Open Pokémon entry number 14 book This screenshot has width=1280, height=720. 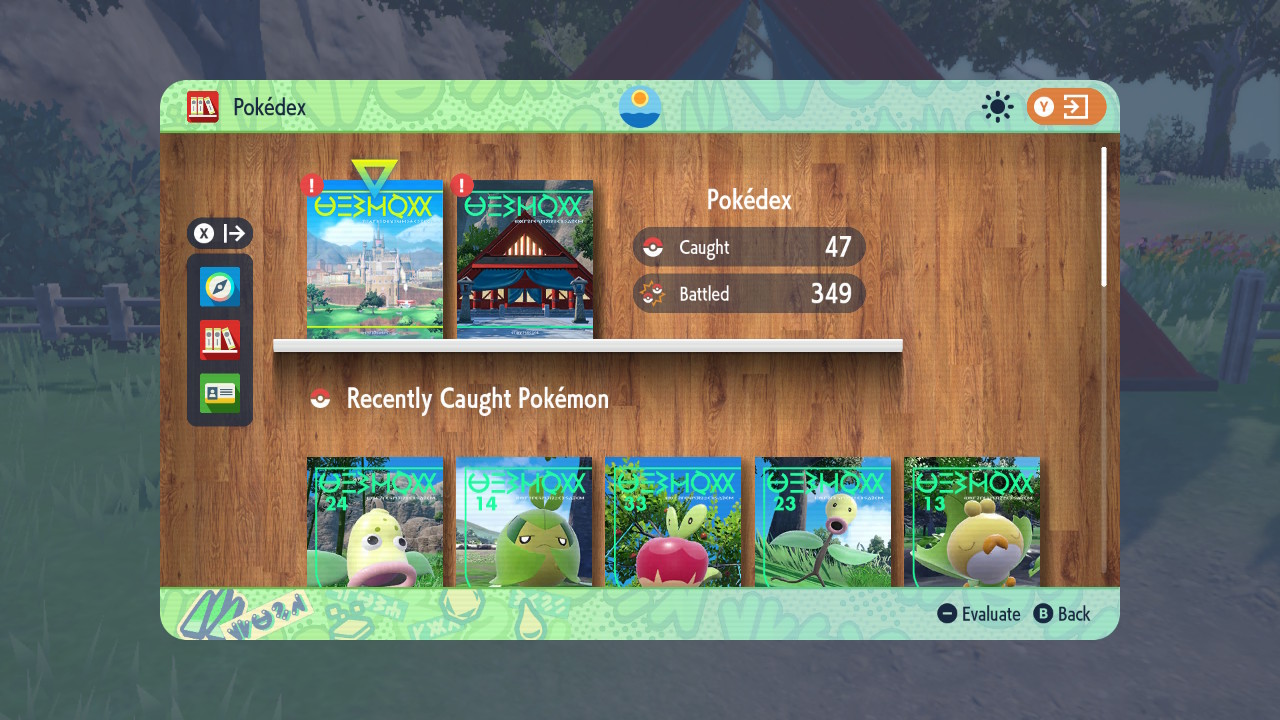pyautogui.click(x=524, y=522)
